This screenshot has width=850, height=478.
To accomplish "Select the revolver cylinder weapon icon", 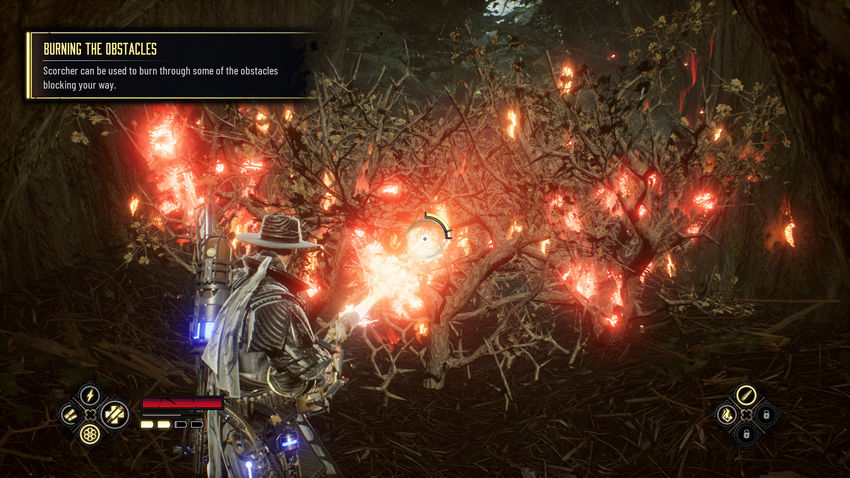I will click(90, 435).
